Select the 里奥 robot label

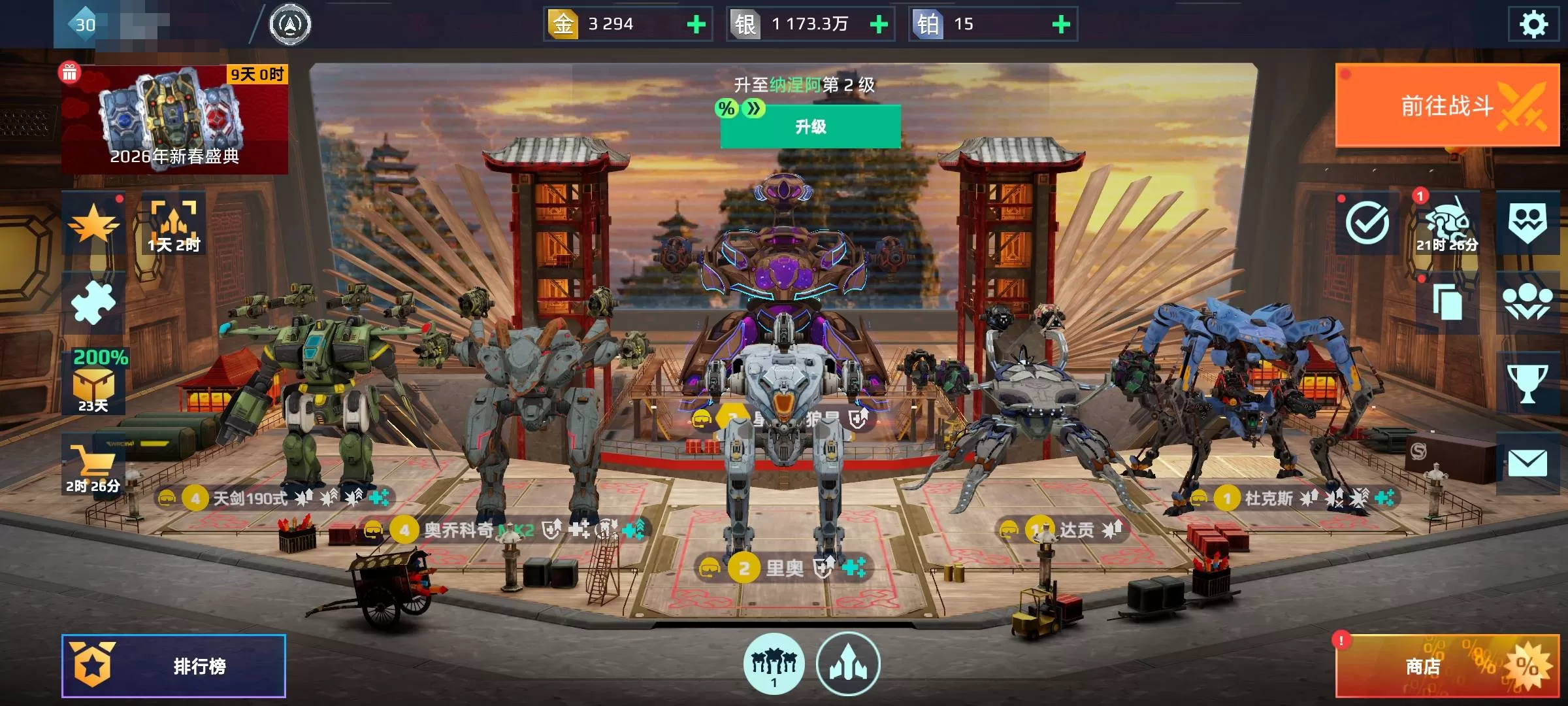click(x=784, y=568)
